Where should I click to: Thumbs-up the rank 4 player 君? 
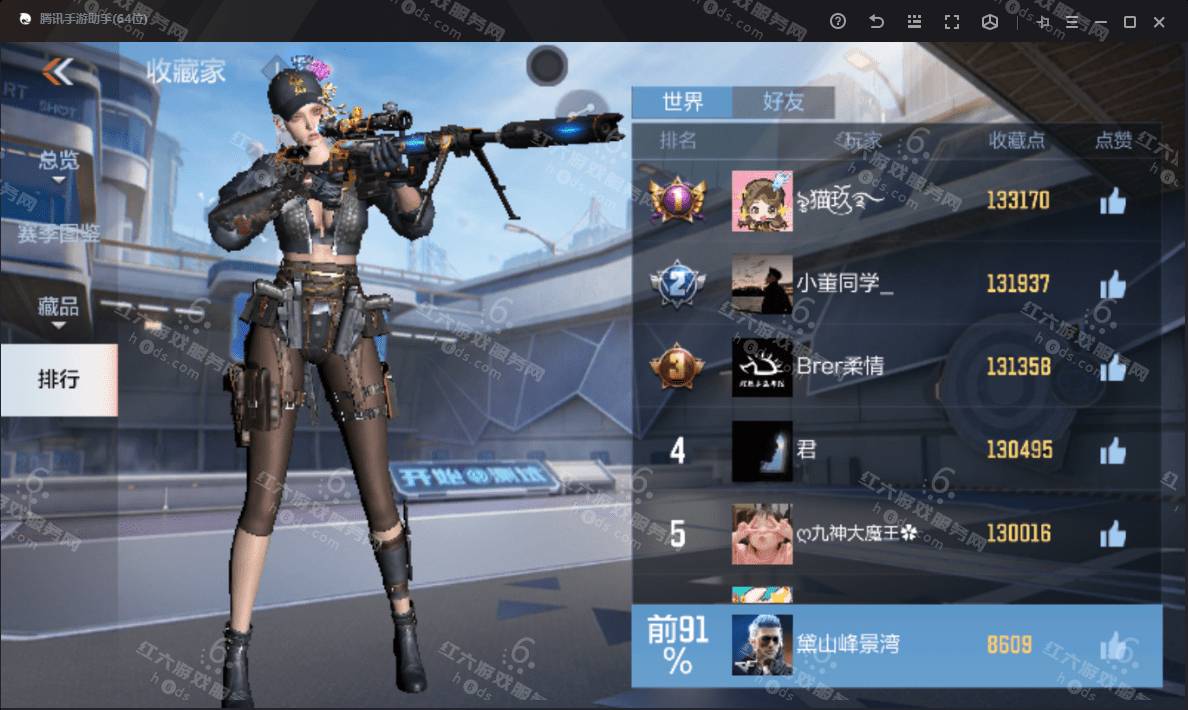coord(1112,452)
